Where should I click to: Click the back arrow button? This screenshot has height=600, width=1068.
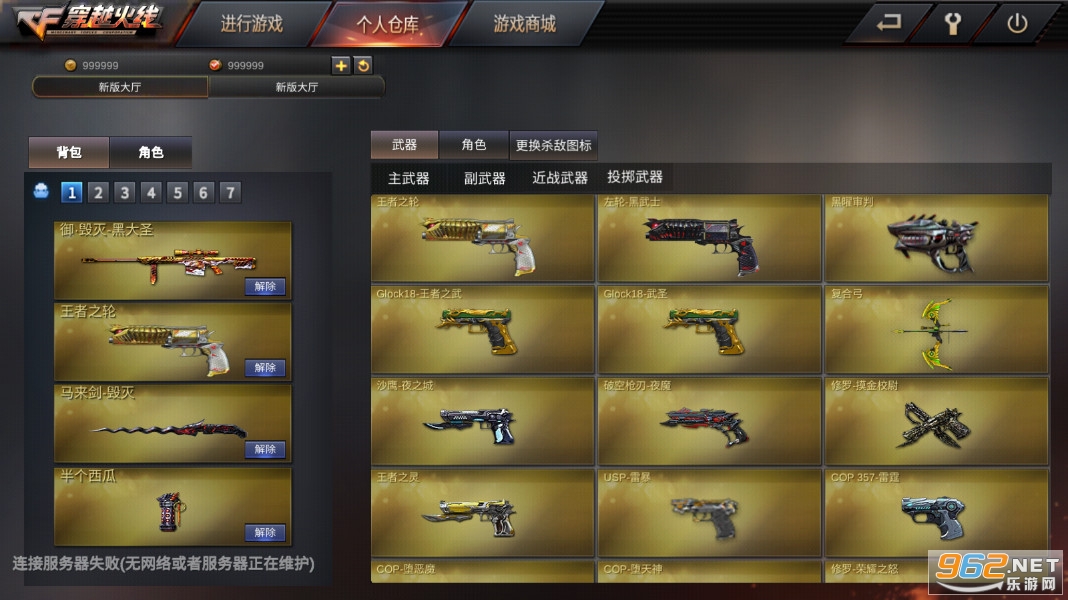pos(888,23)
